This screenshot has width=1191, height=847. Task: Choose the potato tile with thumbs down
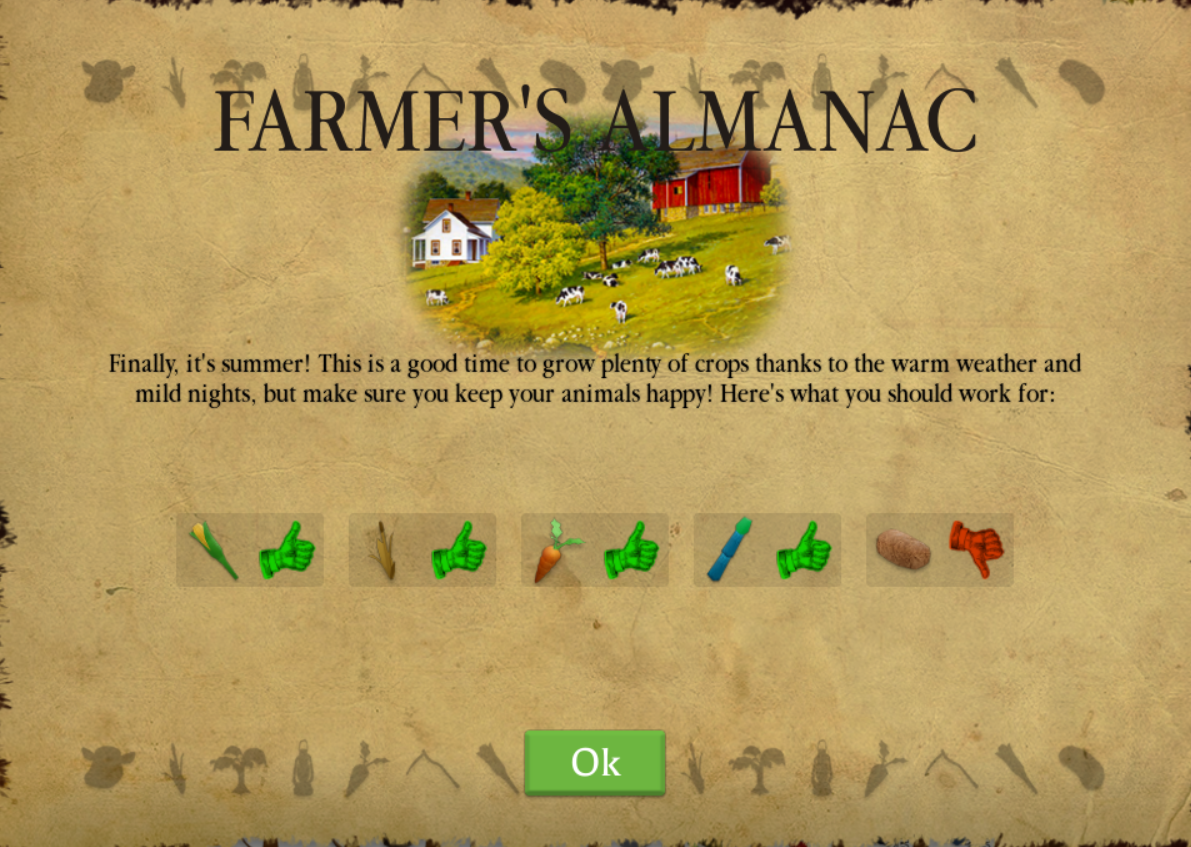[x=939, y=550]
